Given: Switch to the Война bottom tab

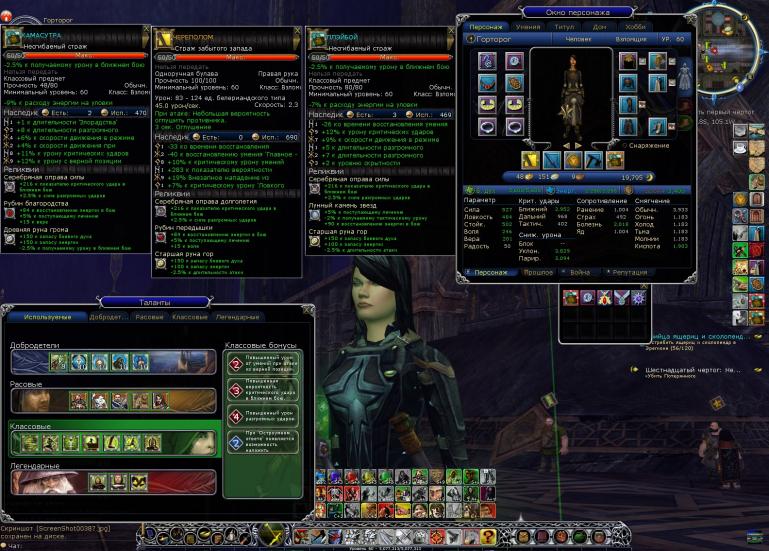Looking at the screenshot, I should [x=580, y=272].
